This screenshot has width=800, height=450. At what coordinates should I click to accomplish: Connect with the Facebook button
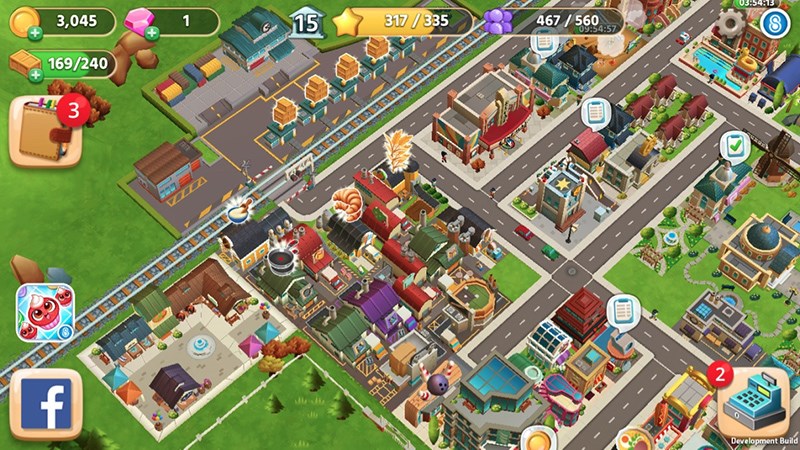click(x=44, y=405)
